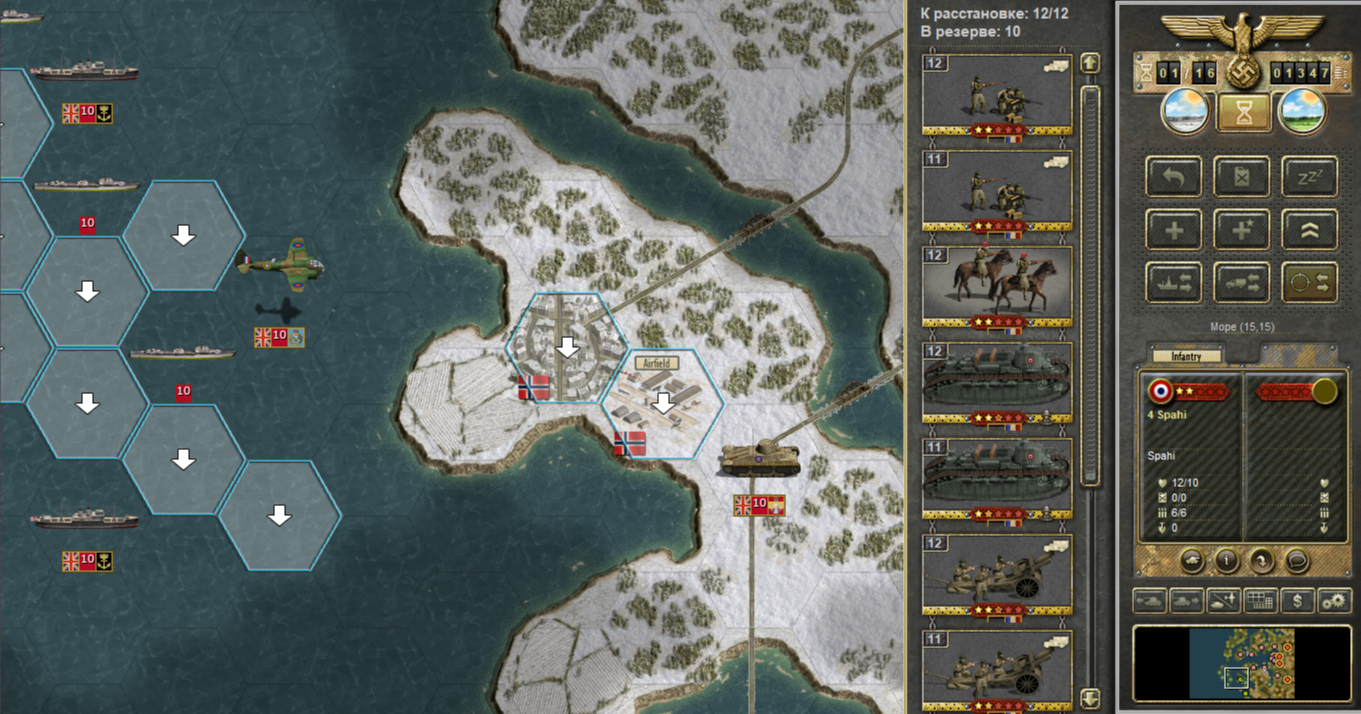Viewport: 1361px width, 714px height.
Task: Click the end turn hourglass button
Action: pyautogui.click(x=1243, y=113)
